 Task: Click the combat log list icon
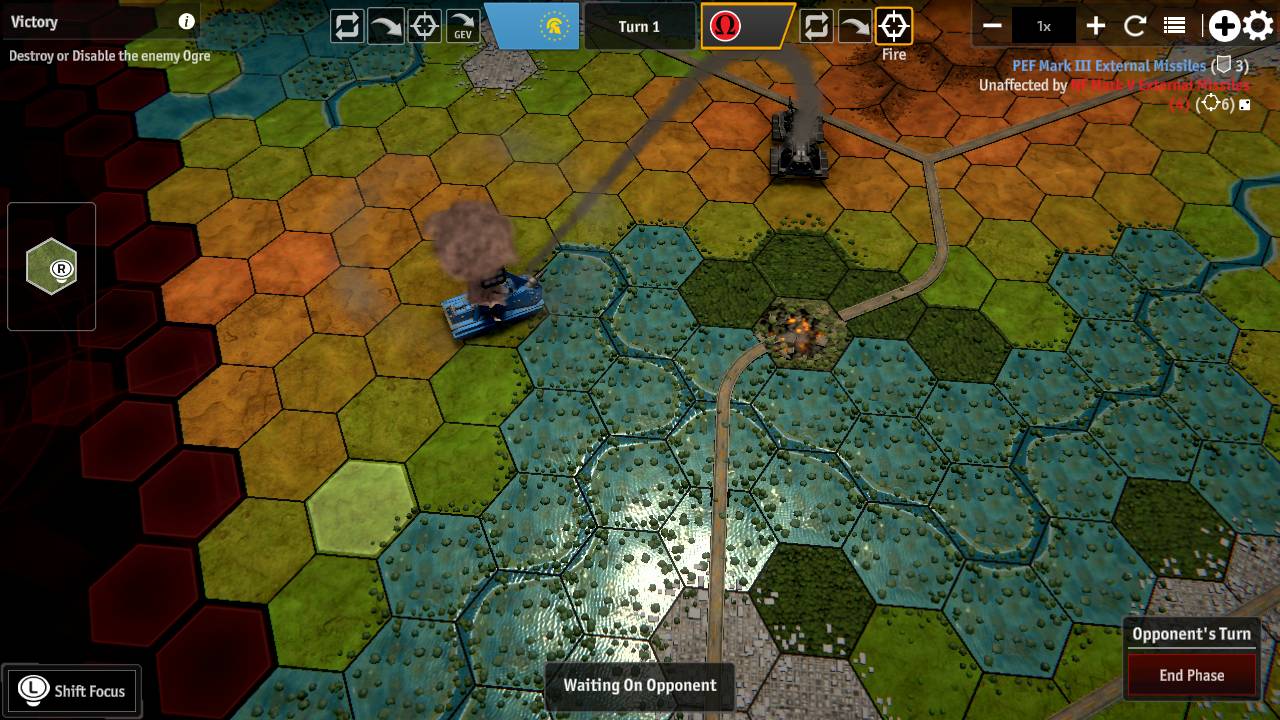pyautogui.click(x=1174, y=24)
